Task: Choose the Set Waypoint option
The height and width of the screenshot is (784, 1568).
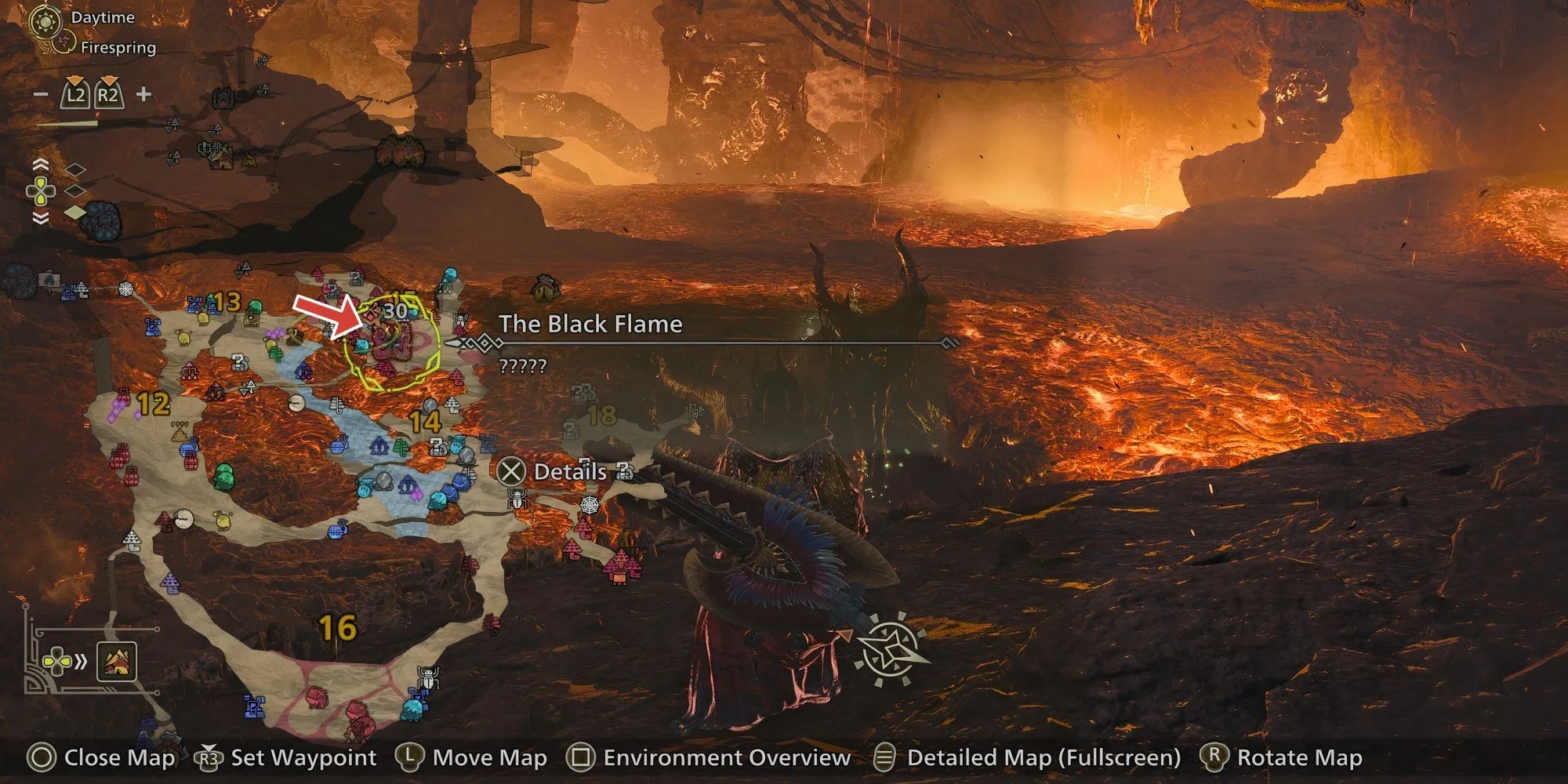Action: (303, 757)
